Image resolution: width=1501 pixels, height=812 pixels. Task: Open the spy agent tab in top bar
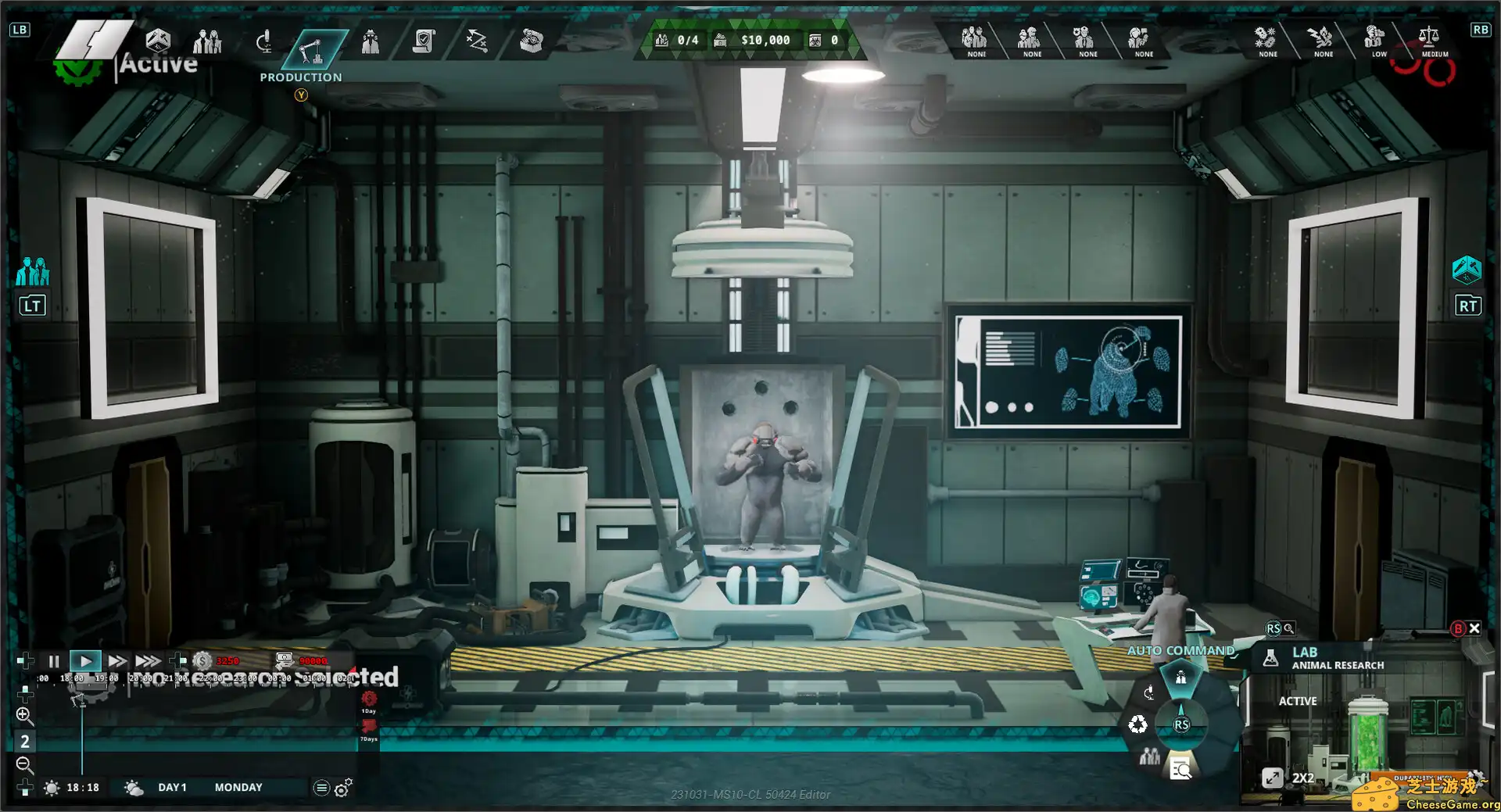pyautogui.click(x=371, y=41)
